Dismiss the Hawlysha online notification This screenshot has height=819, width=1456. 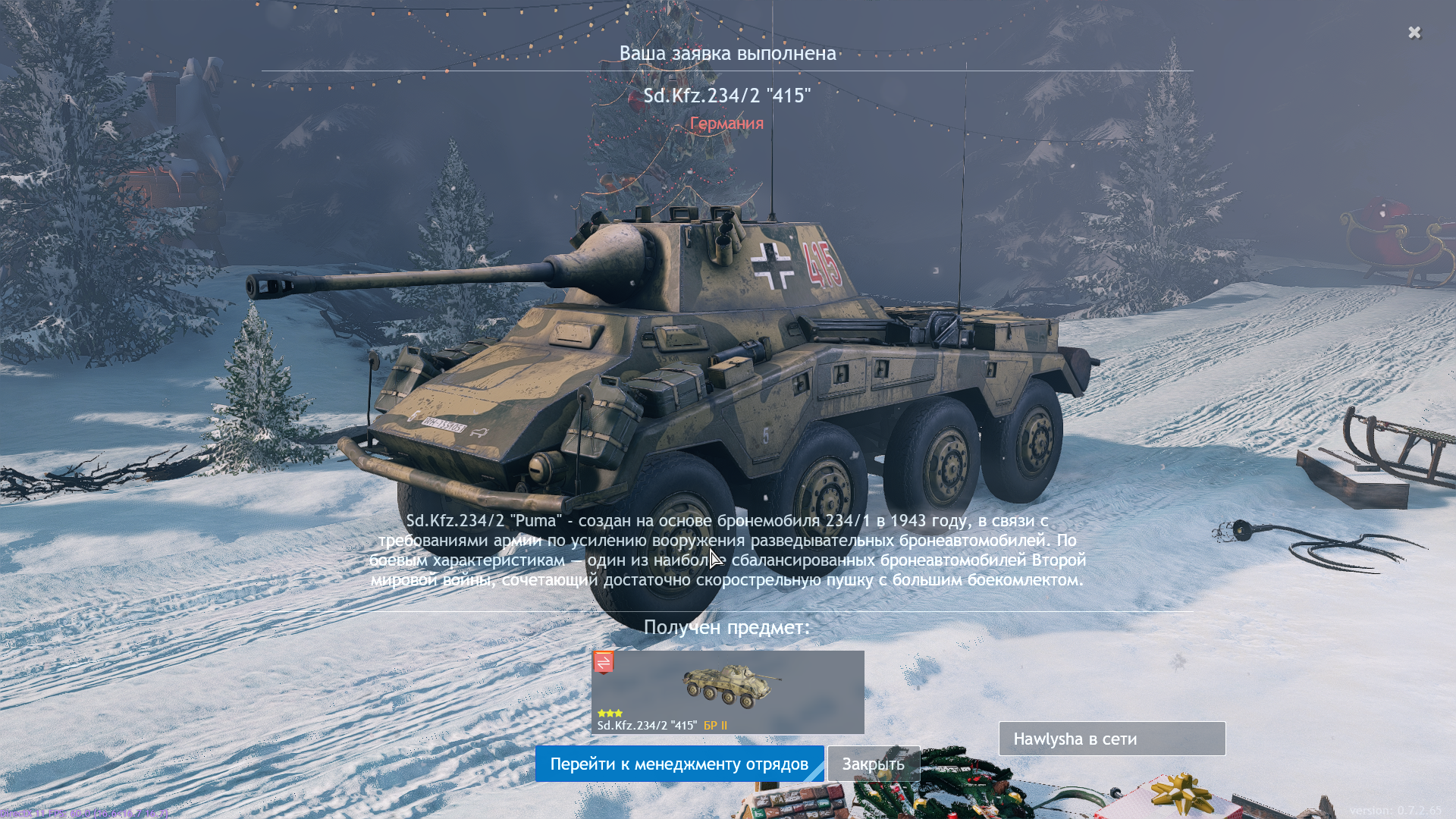pyautogui.click(x=1112, y=739)
